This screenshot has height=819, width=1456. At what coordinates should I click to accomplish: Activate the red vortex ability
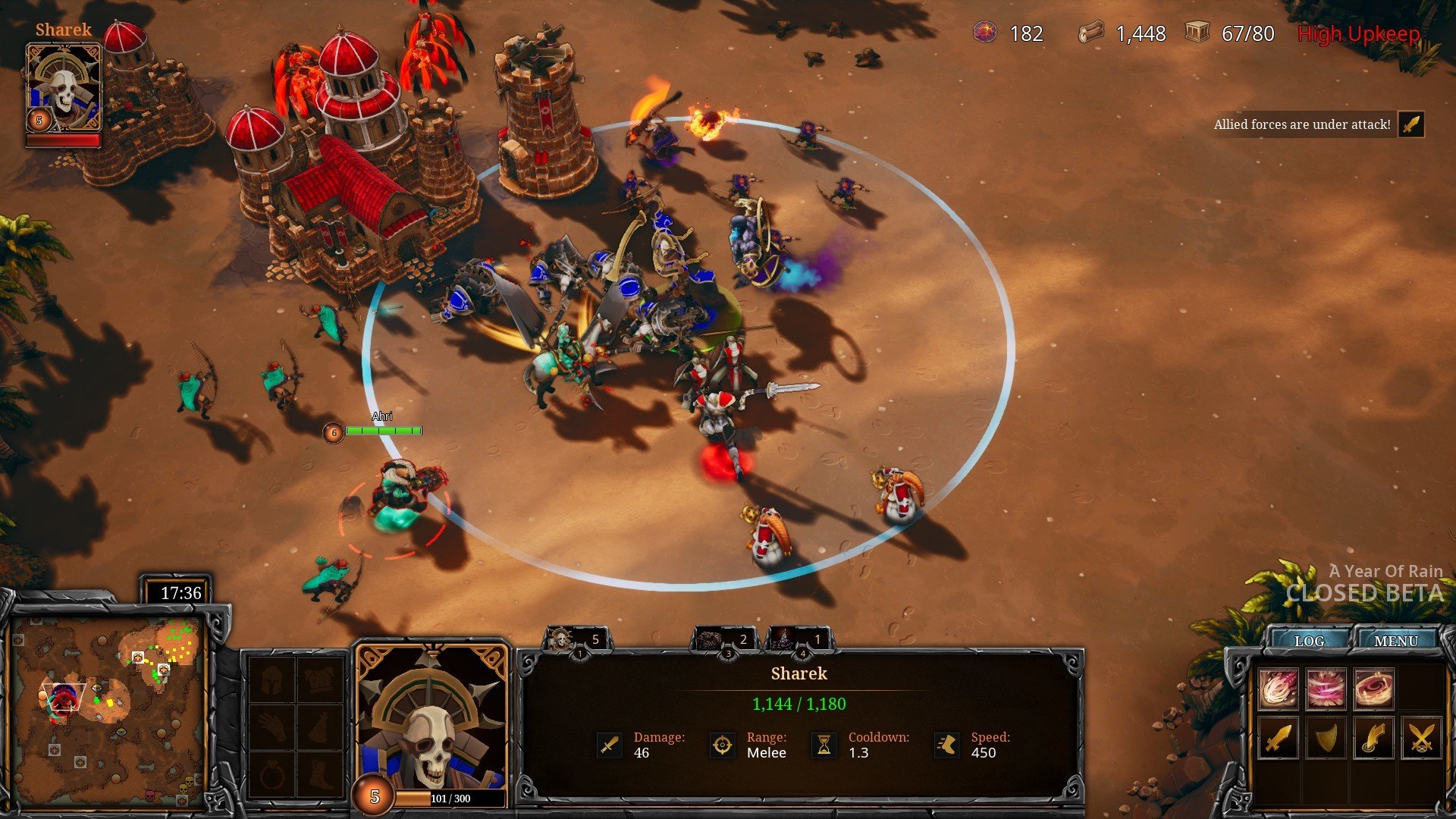pos(1373,689)
